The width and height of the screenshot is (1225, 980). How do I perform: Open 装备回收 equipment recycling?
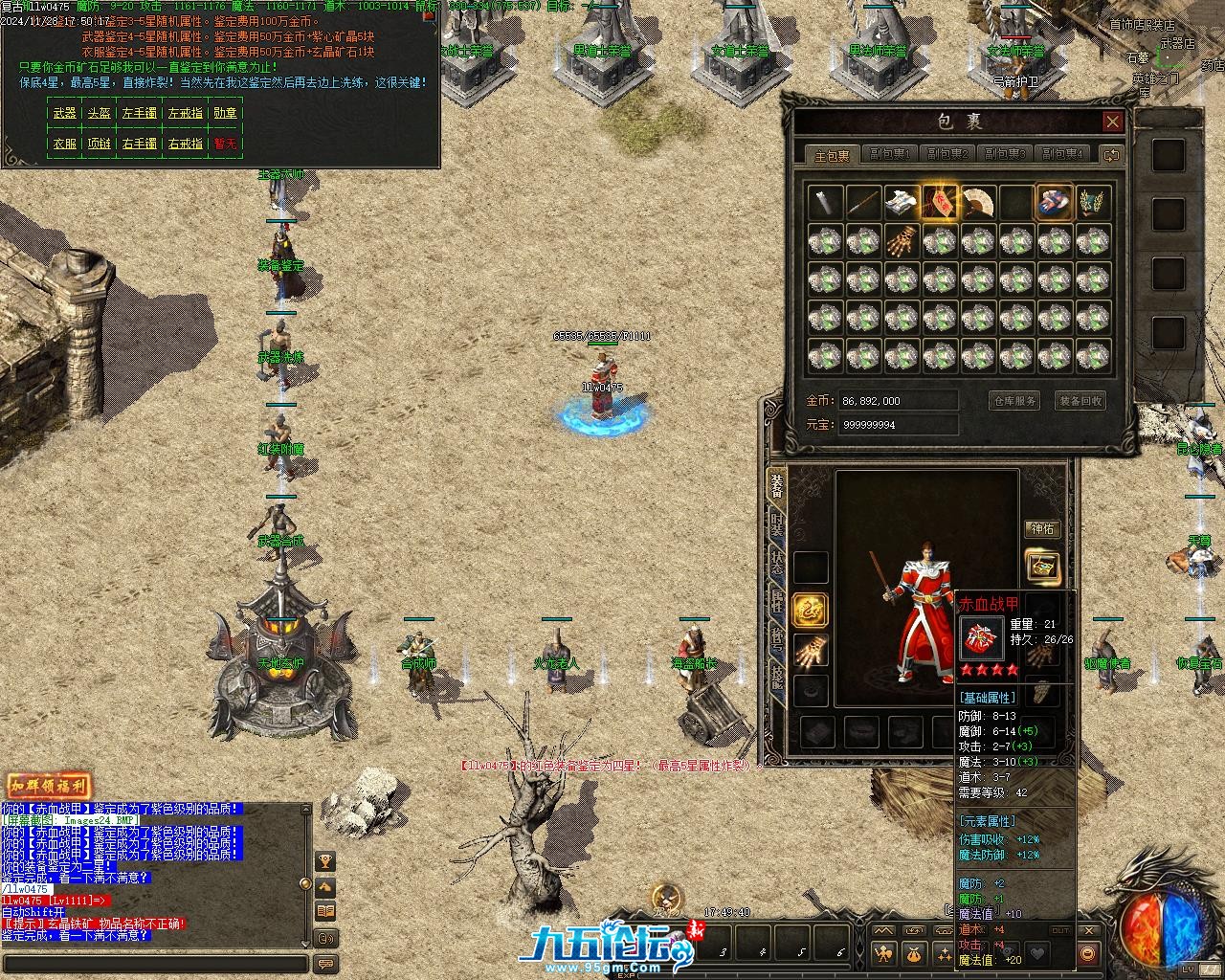(x=1080, y=401)
